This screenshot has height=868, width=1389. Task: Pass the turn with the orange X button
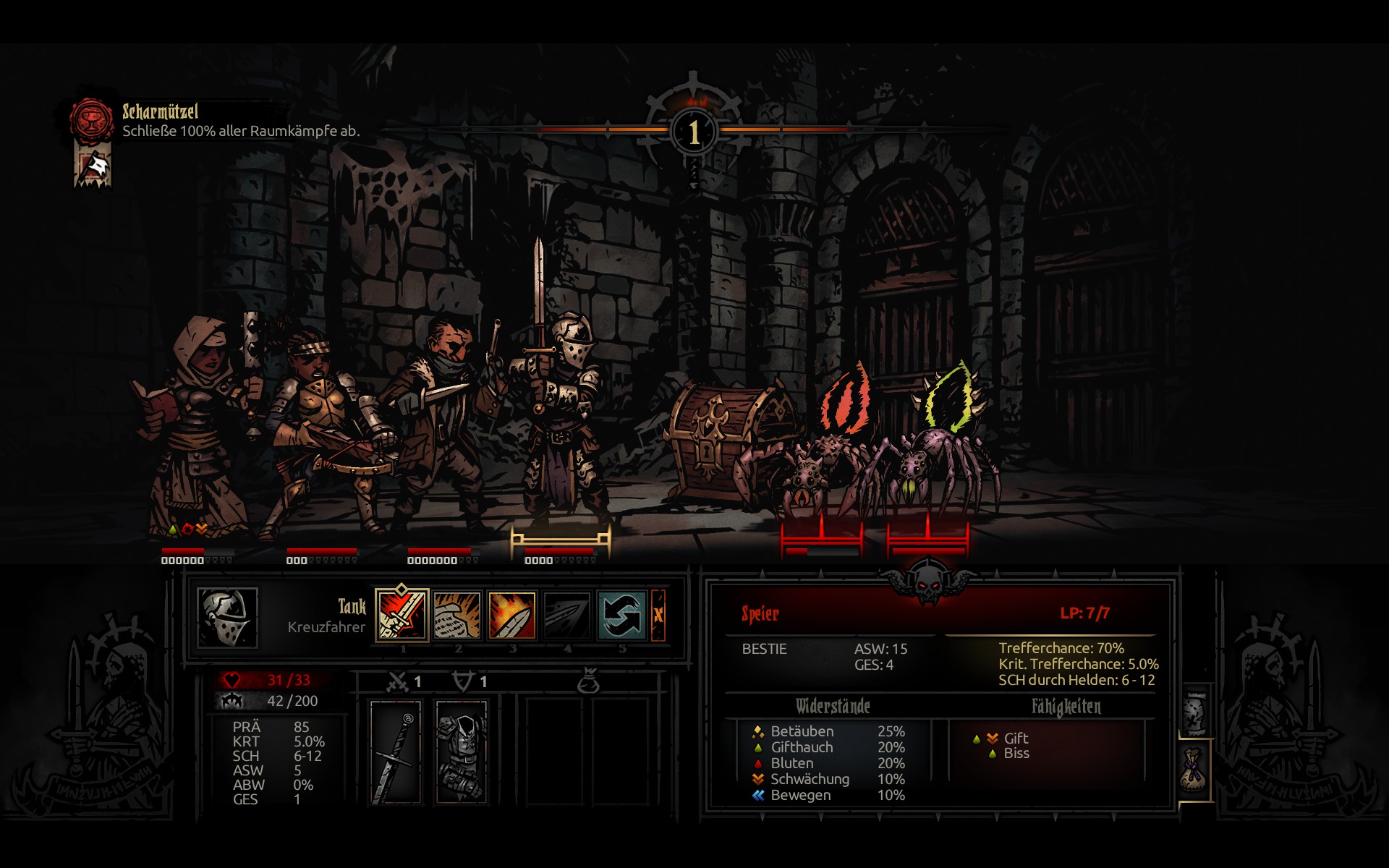point(658,616)
